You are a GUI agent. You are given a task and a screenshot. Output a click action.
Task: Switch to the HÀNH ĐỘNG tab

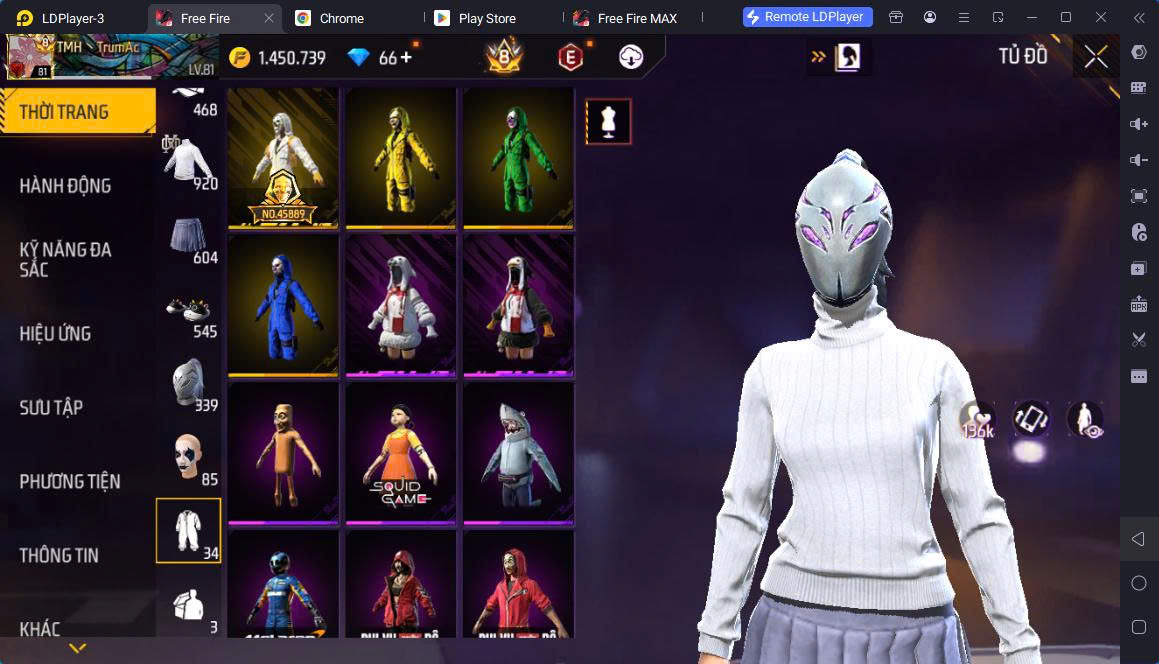click(x=66, y=186)
